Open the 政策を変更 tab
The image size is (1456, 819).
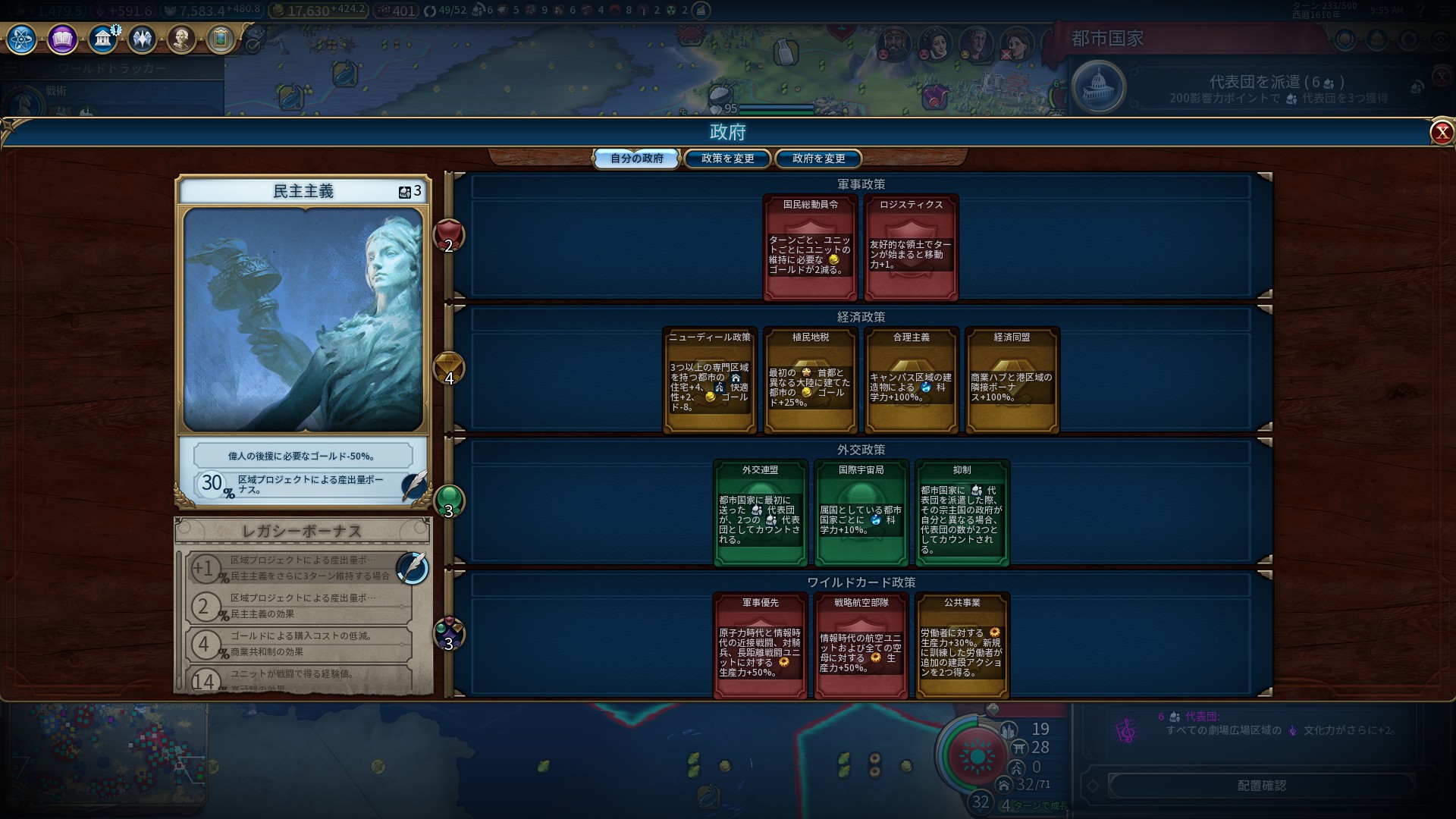click(x=727, y=158)
